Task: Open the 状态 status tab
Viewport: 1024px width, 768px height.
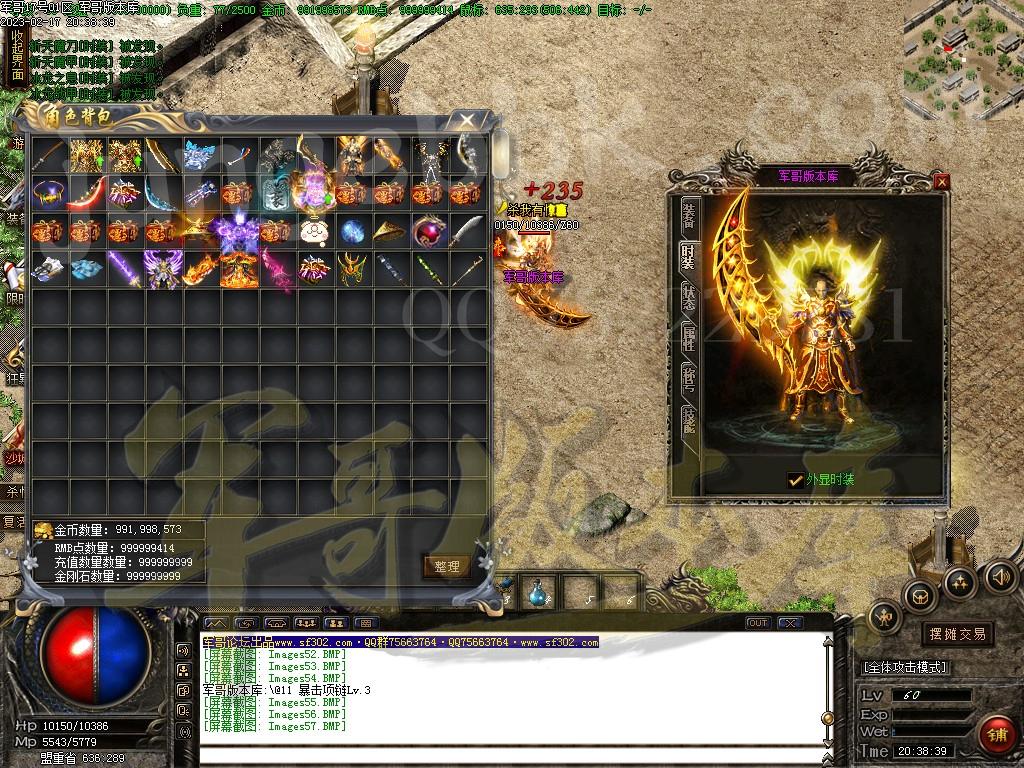Action: click(x=688, y=298)
